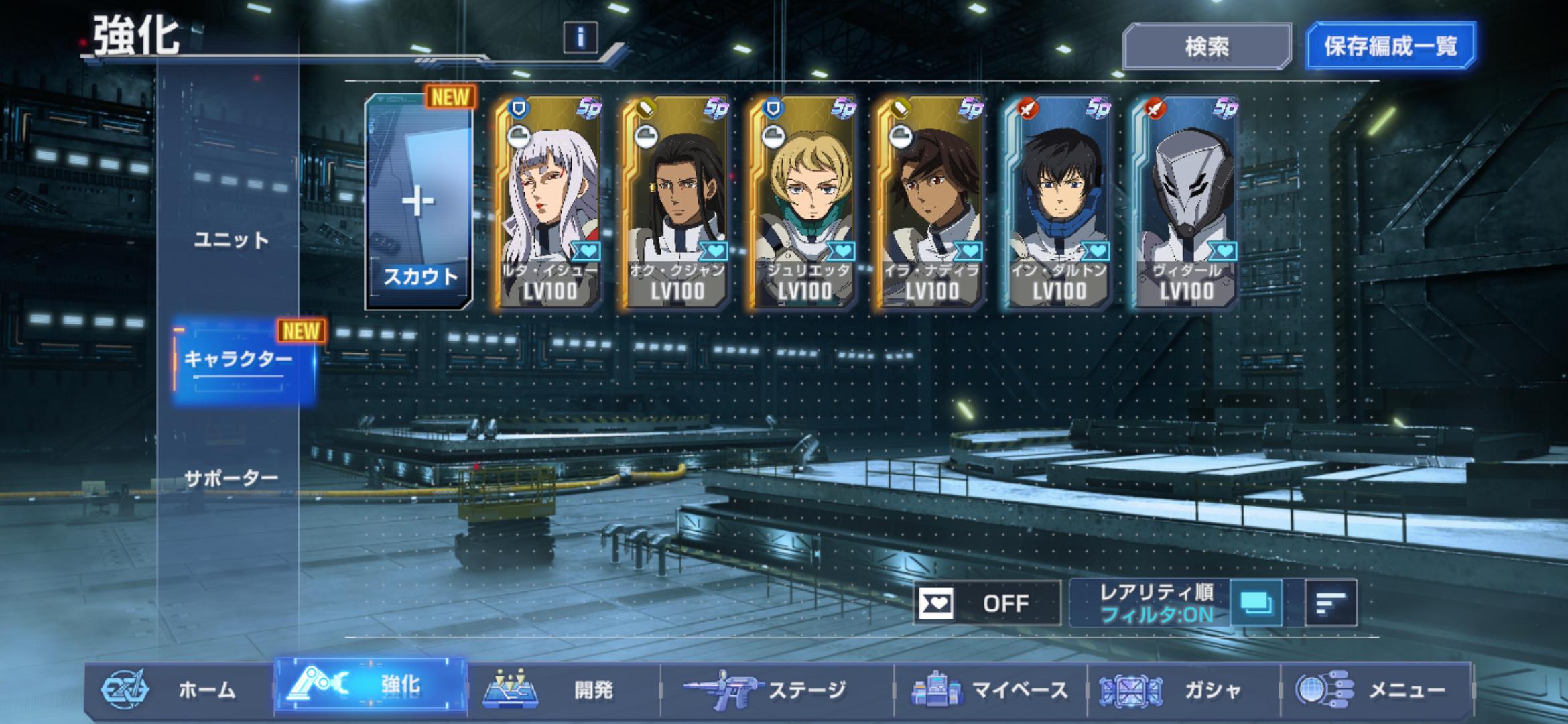The height and width of the screenshot is (724, 1568).
Task: Toggle the favorite heart OFF filter
Action: point(986,603)
